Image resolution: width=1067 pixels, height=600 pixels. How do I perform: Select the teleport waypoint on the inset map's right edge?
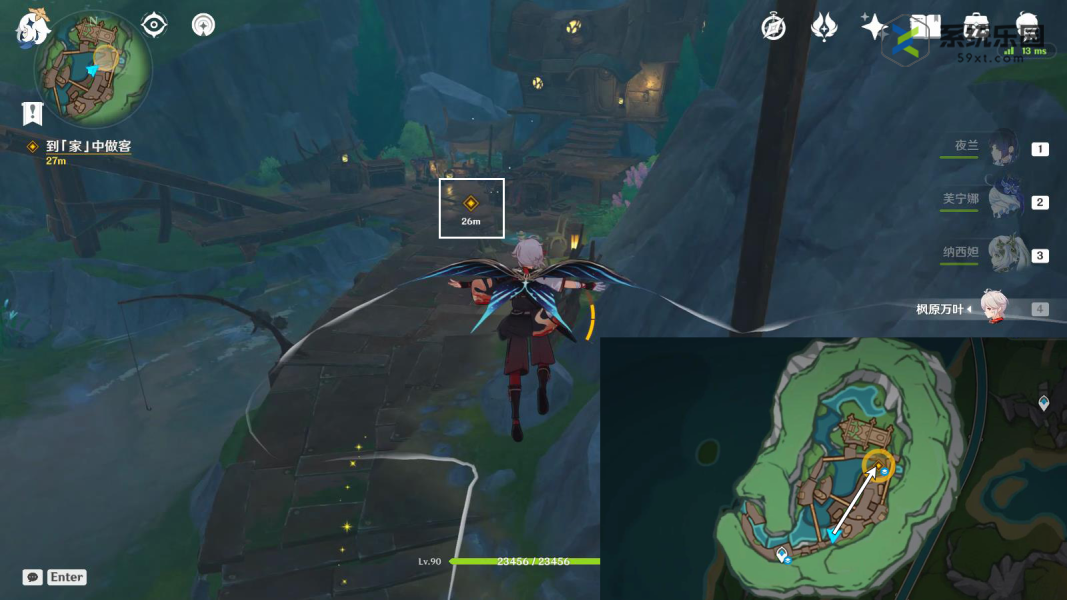pyautogui.click(x=1044, y=403)
